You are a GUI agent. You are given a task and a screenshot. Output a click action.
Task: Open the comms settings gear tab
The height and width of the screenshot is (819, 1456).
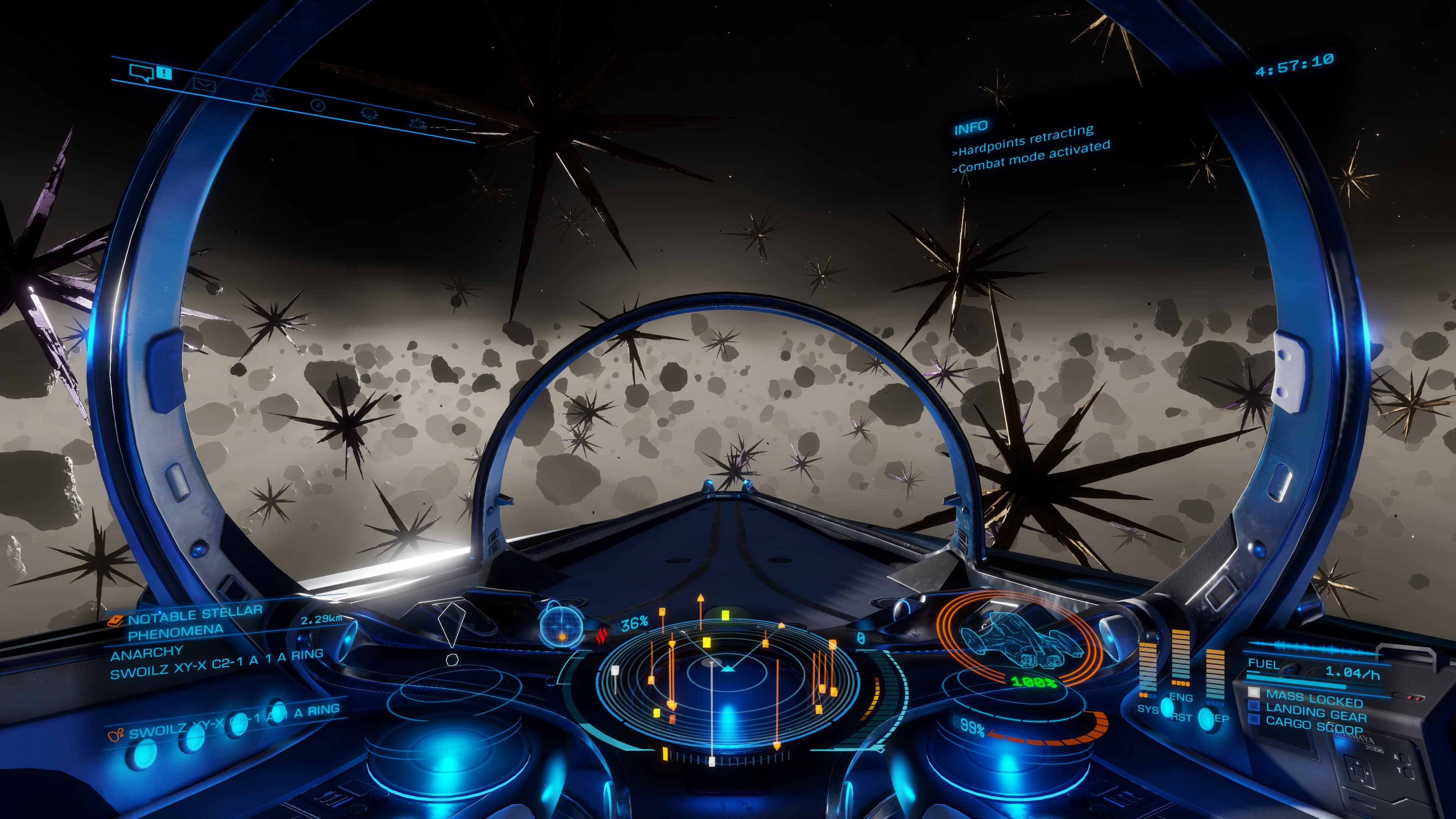click(418, 122)
